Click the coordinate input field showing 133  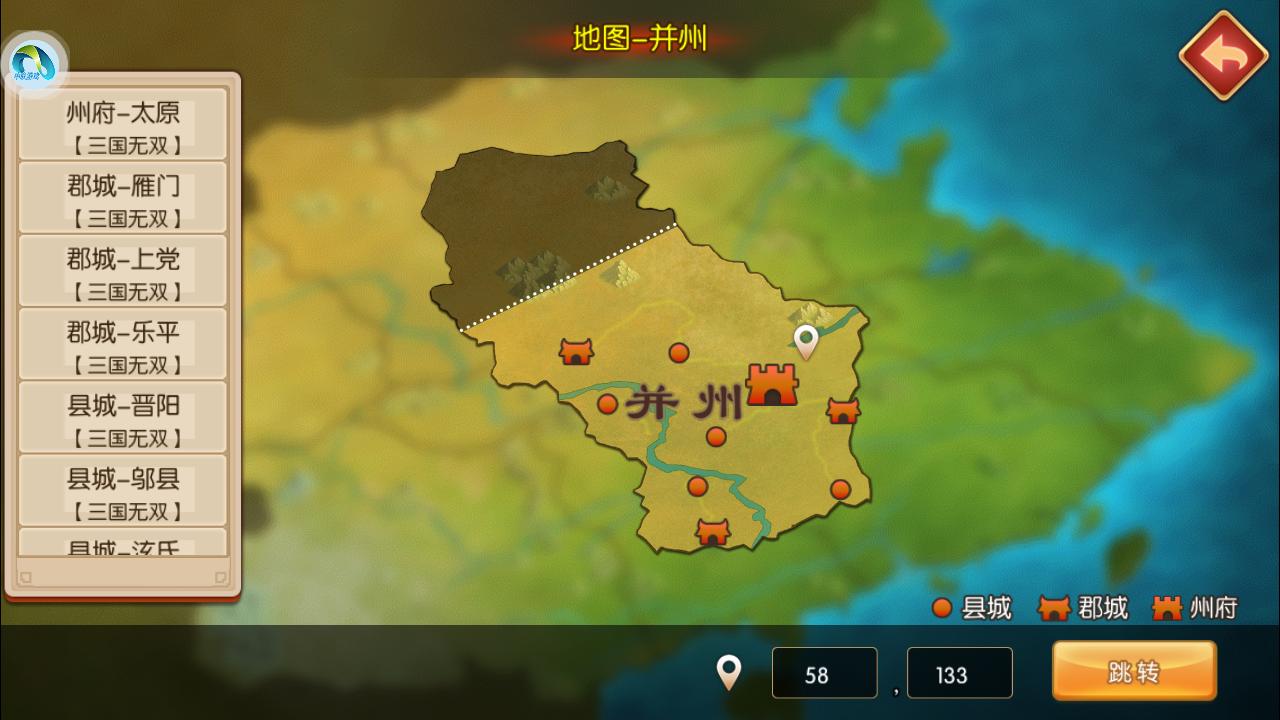pos(958,672)
